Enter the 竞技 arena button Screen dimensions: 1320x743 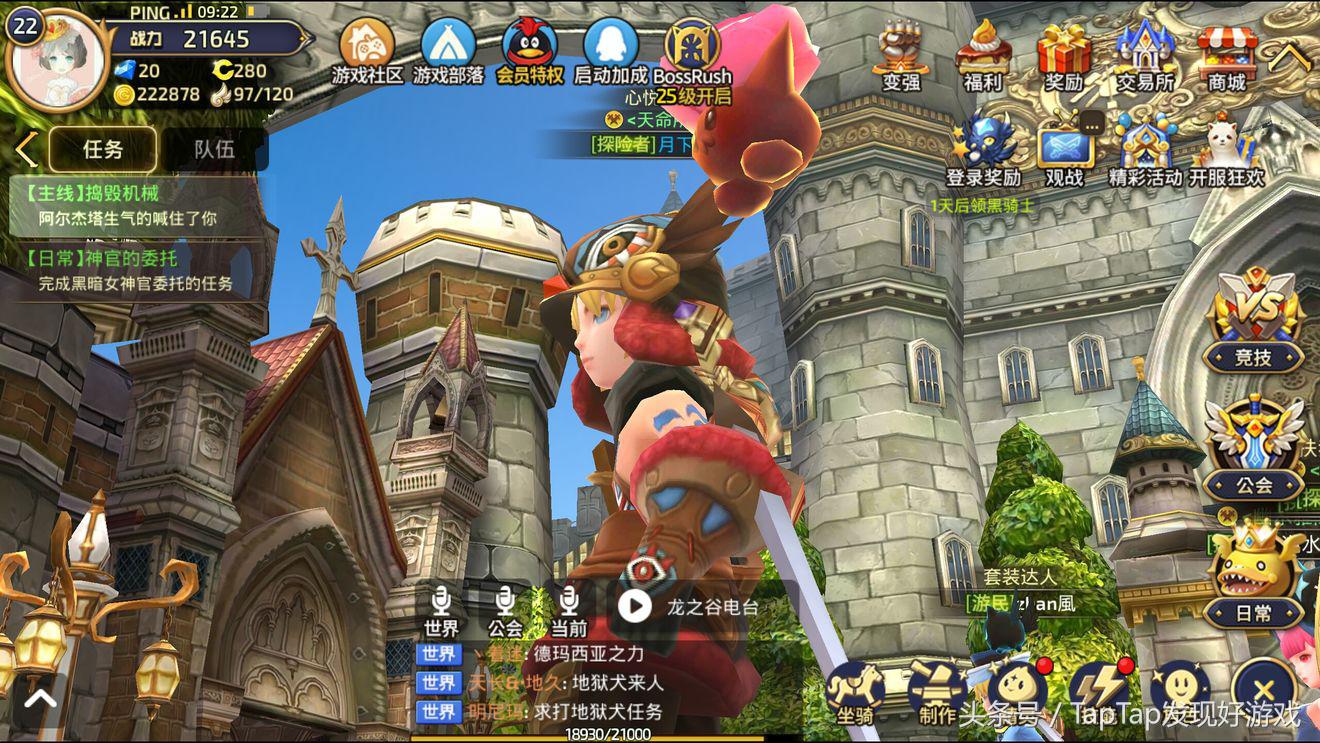(x=1253, y=320)
